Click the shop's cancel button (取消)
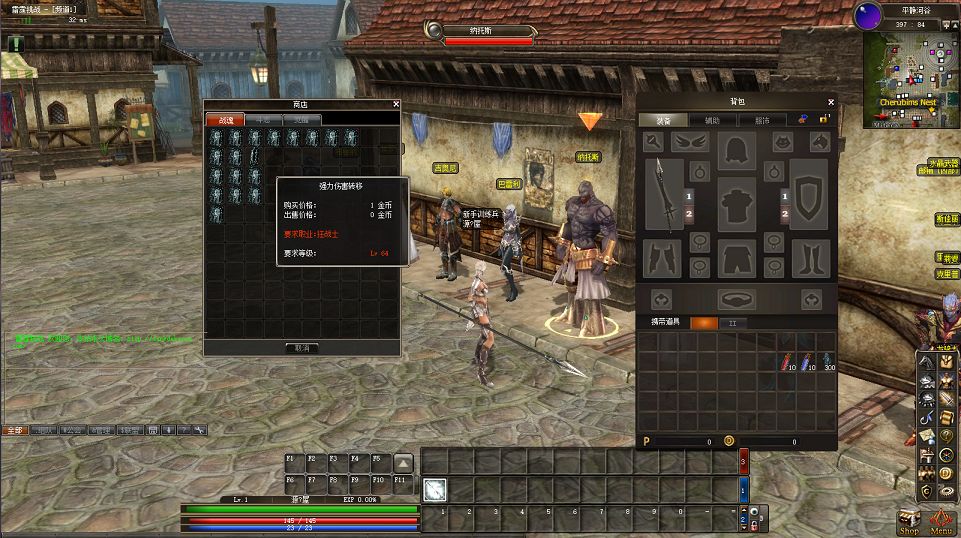Image resolution: width=961 pixels, height=538 pixels. click(x=301, y=348)
